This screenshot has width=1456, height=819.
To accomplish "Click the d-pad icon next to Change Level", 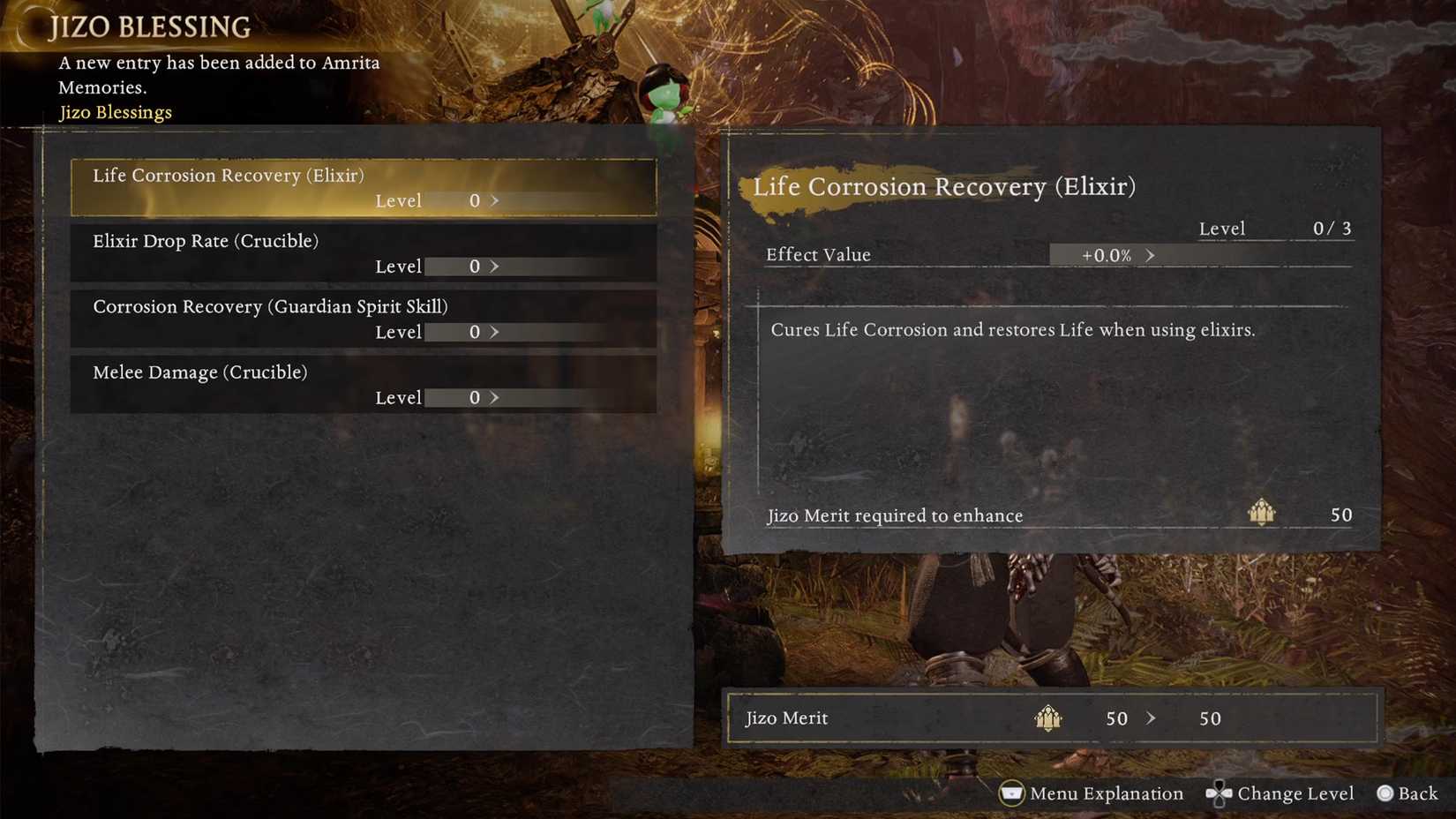I will [1219, 793].
